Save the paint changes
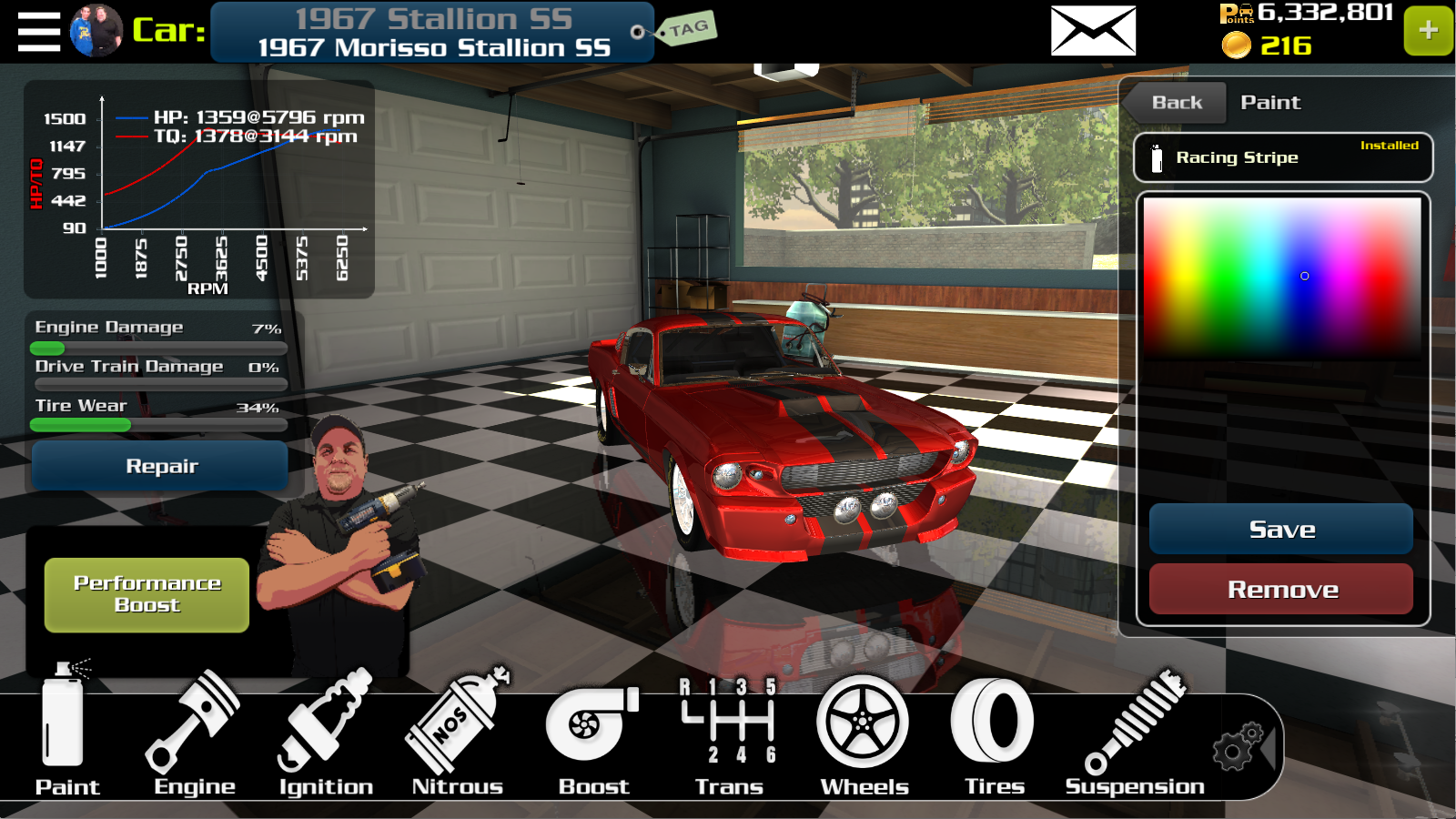 pyautogui.click(x=1281, y=530)
